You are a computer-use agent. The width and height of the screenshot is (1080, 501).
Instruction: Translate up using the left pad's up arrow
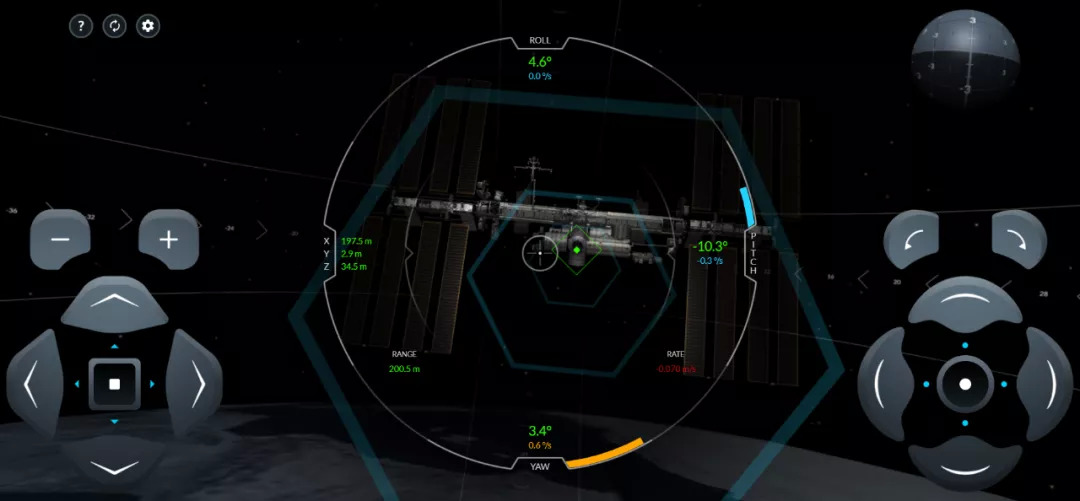click(x=114, y=303)
